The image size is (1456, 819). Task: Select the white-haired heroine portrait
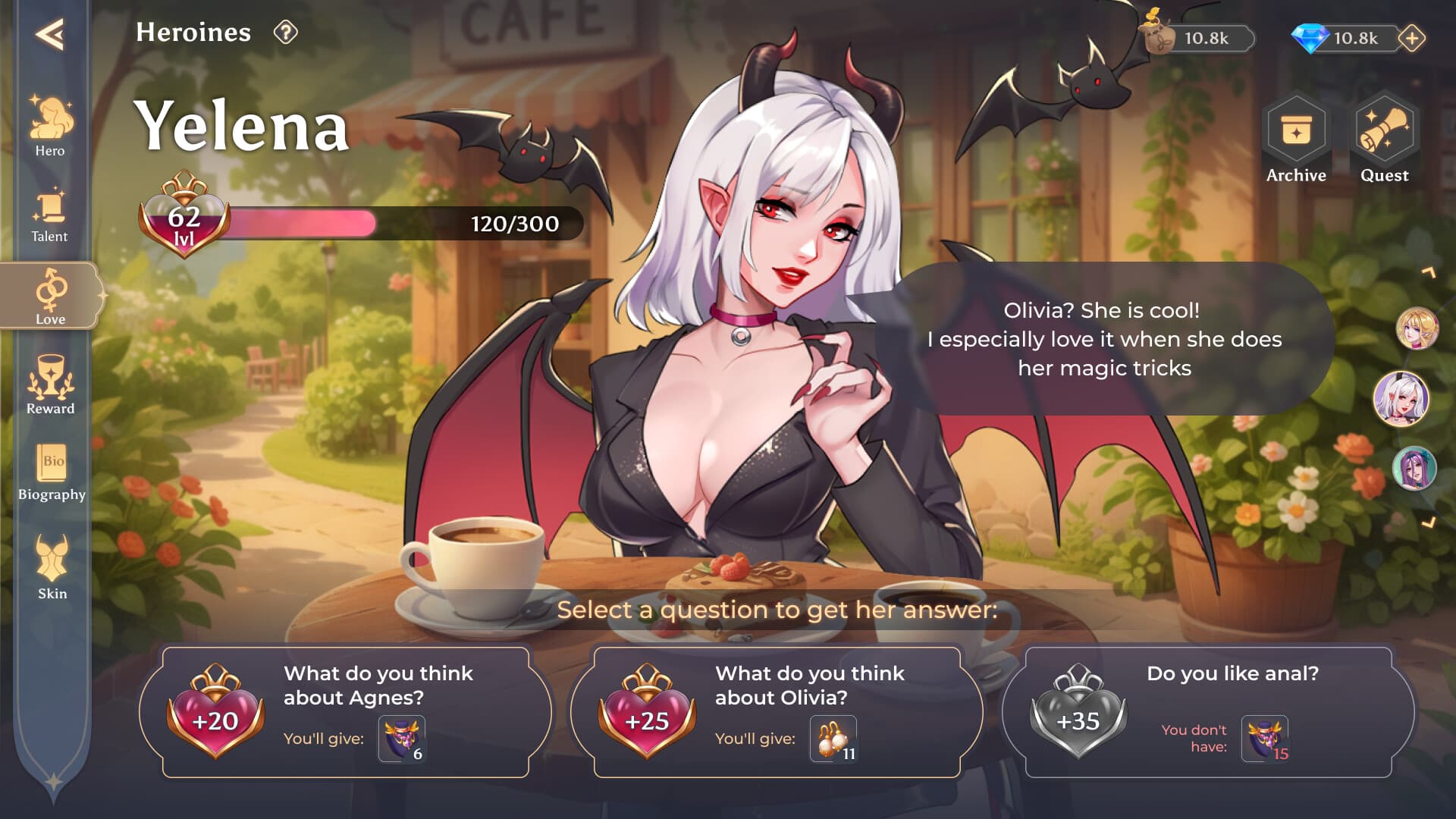tap(1401, 399)
